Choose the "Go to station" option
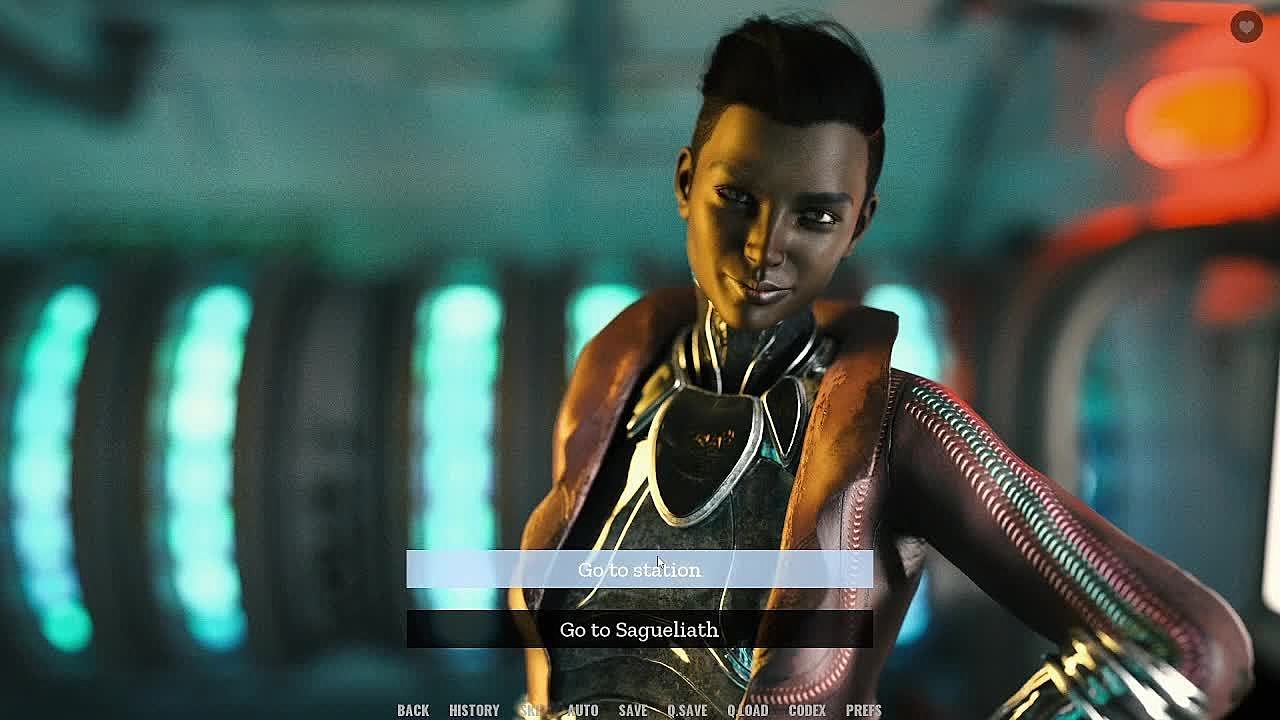 click(639, 570)
